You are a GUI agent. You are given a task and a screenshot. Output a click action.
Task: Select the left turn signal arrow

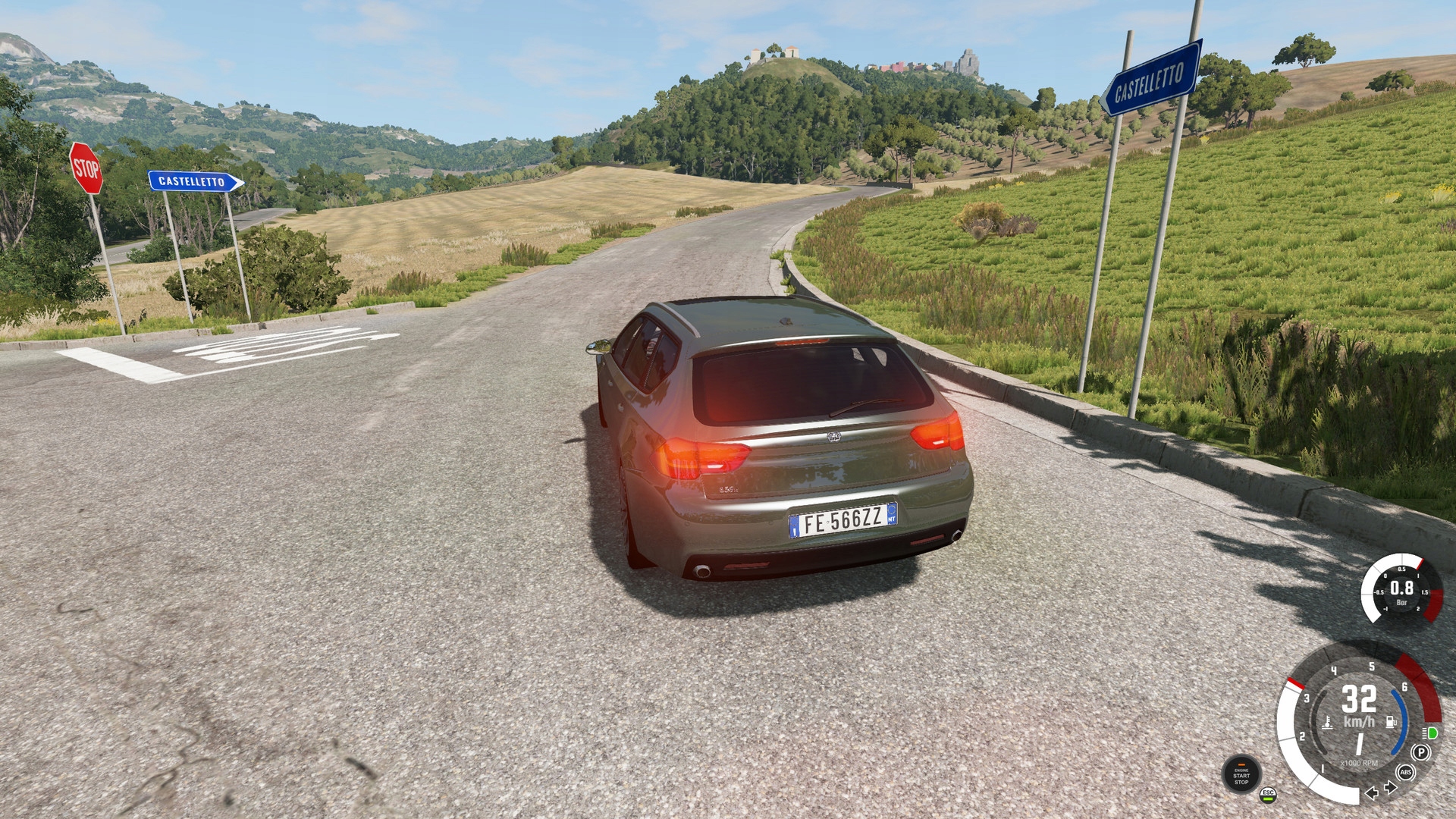coord(1372,793)
